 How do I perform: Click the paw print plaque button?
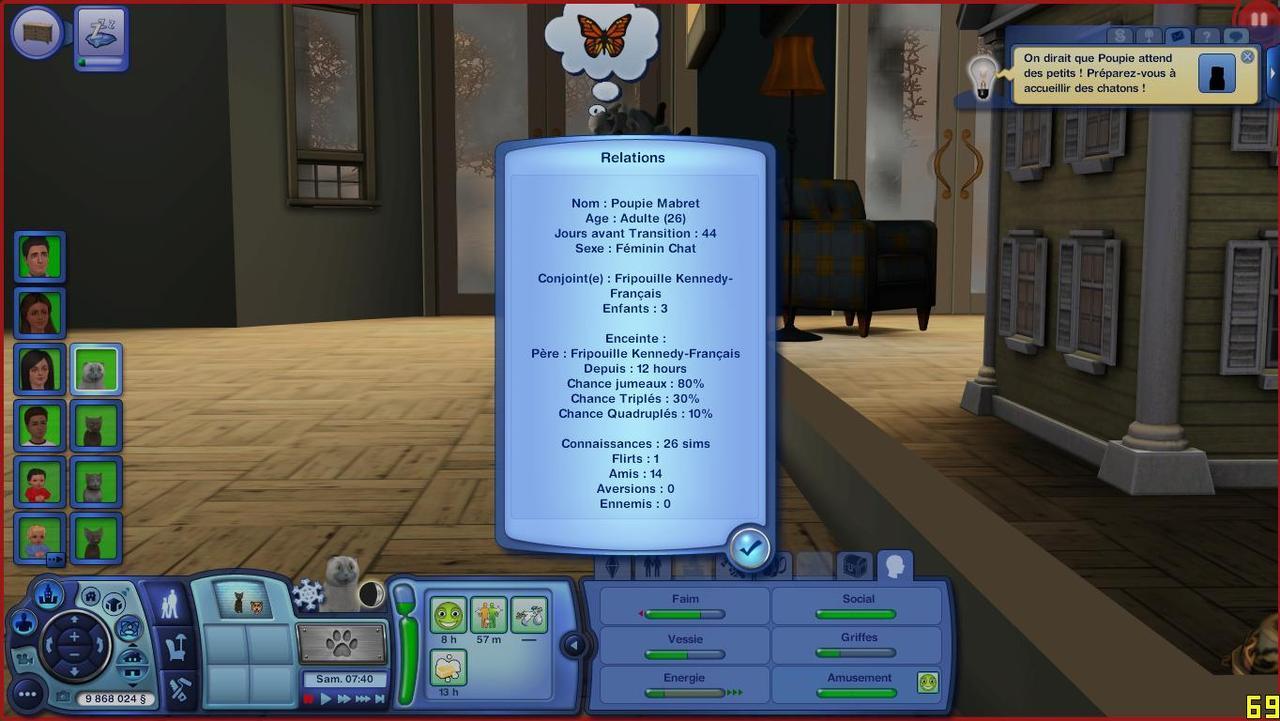342,643
